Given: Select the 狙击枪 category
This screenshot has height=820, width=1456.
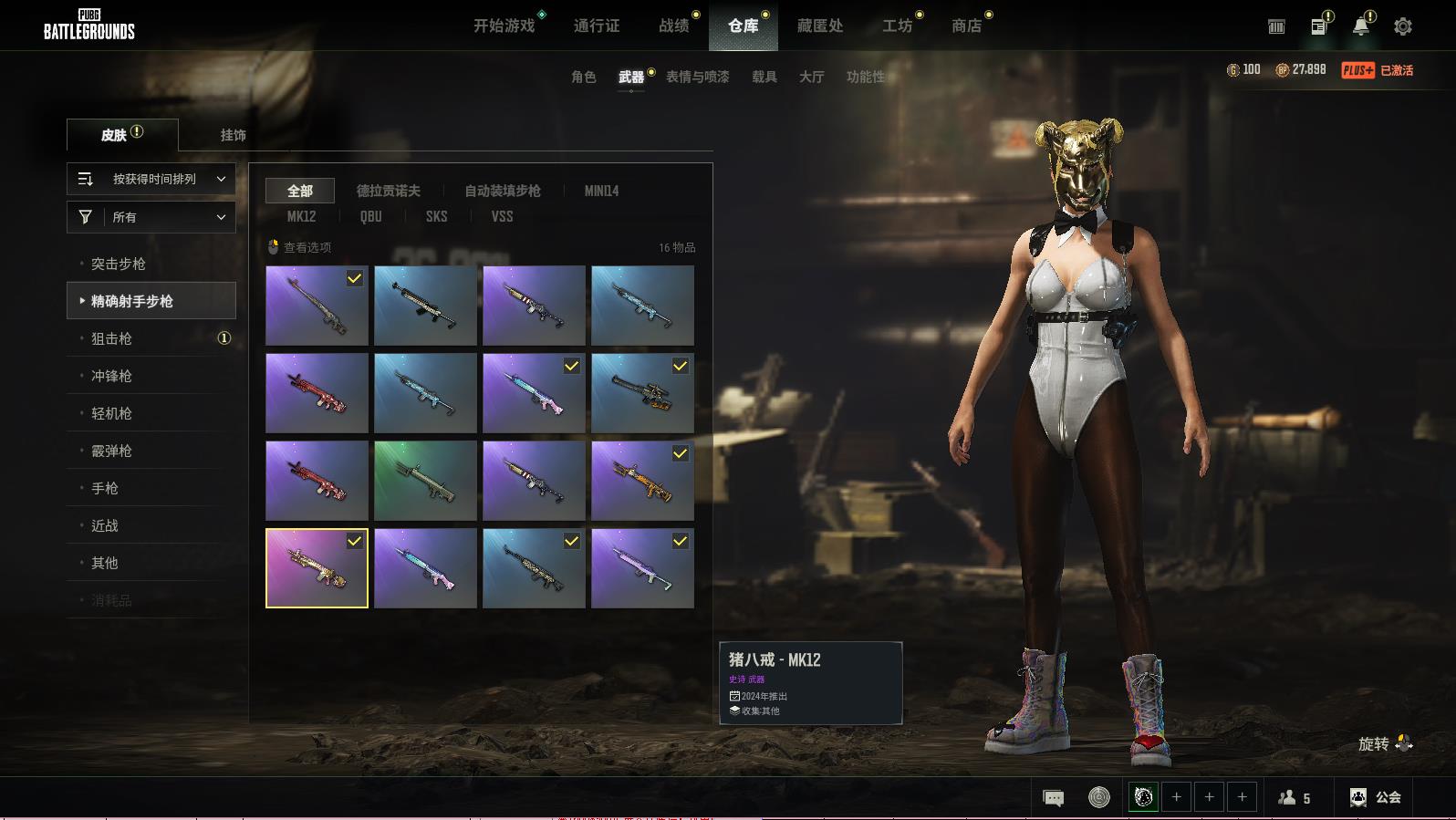Looking at the screenshot, I should (x=111, y=338).
